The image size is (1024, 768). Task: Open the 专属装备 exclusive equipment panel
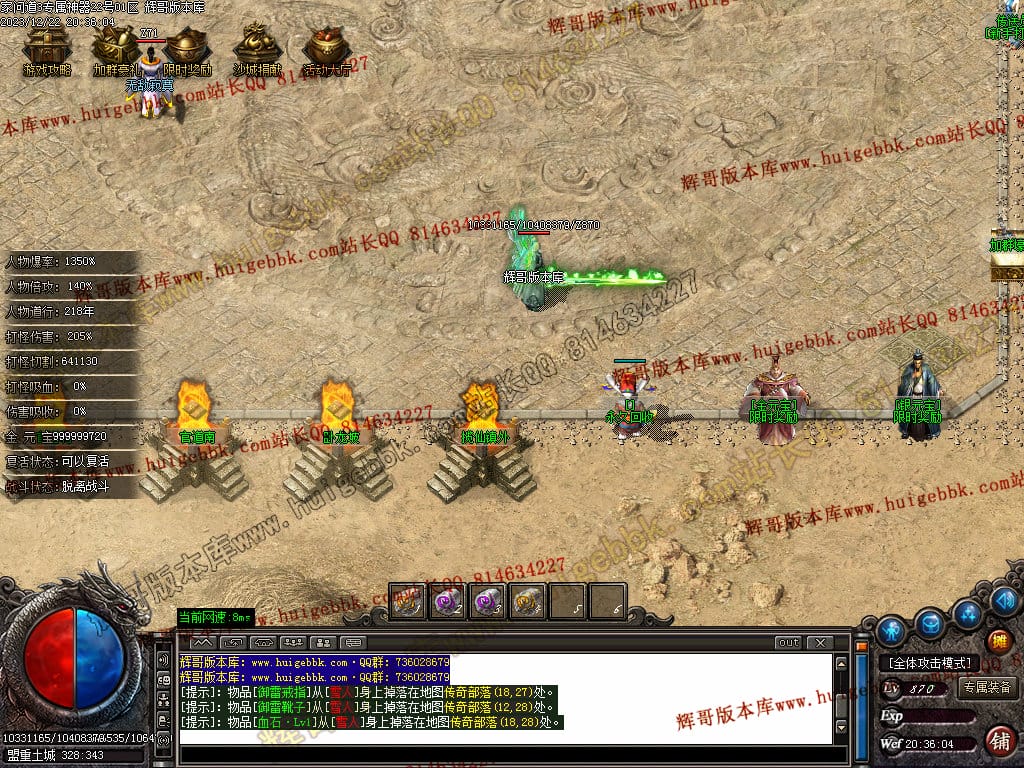pyautogui.click(x=987, y=687)
